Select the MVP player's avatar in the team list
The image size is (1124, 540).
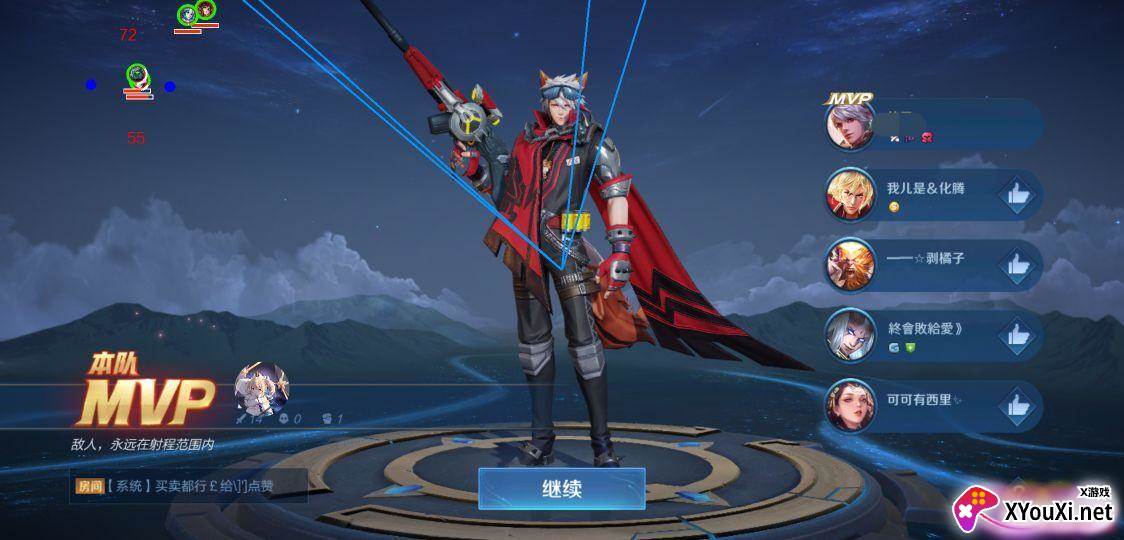tap(850, 125)
